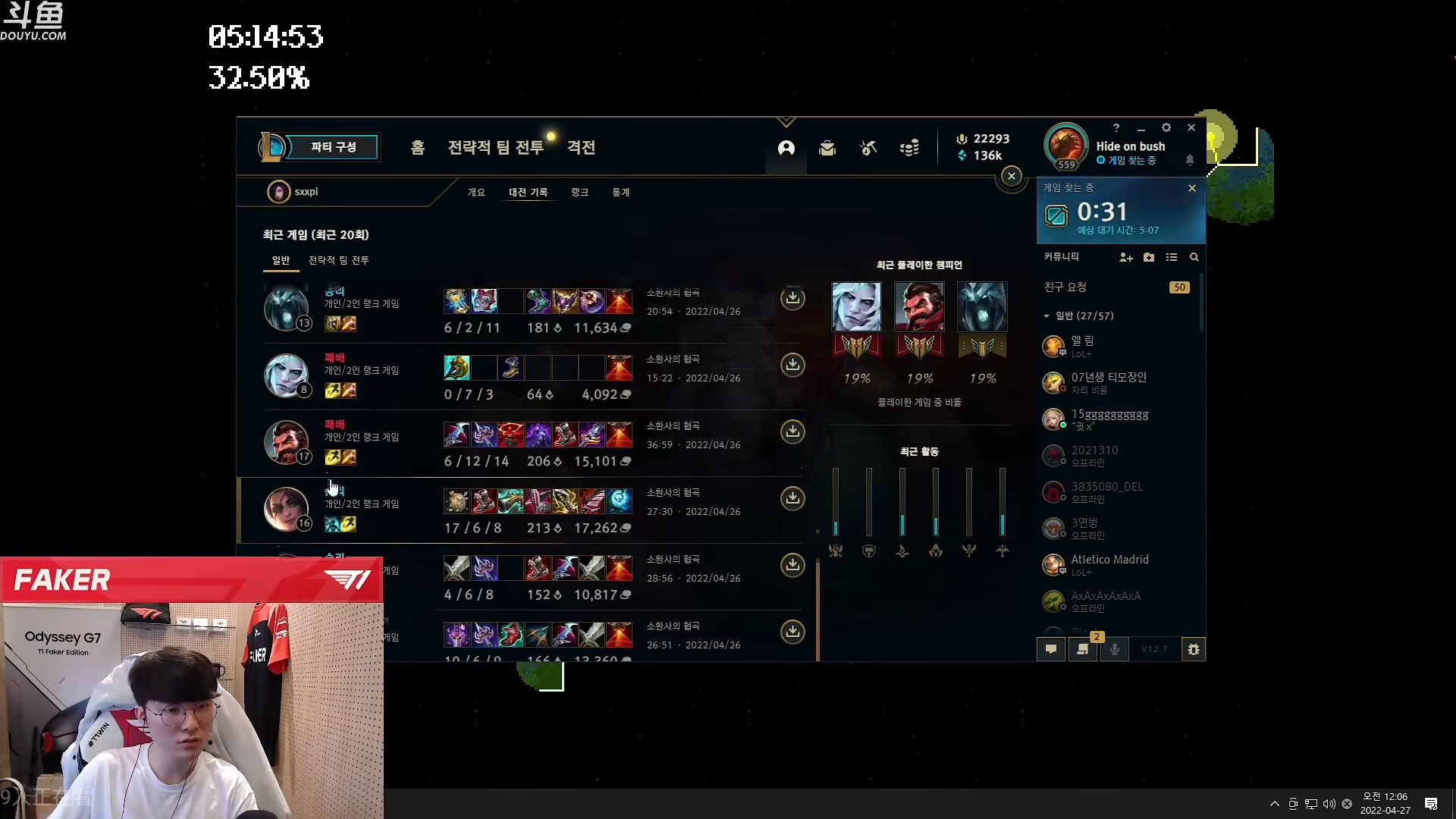Search friends with the magnifier icon
Screen dimensions: 1456x819
point(1194,257)
